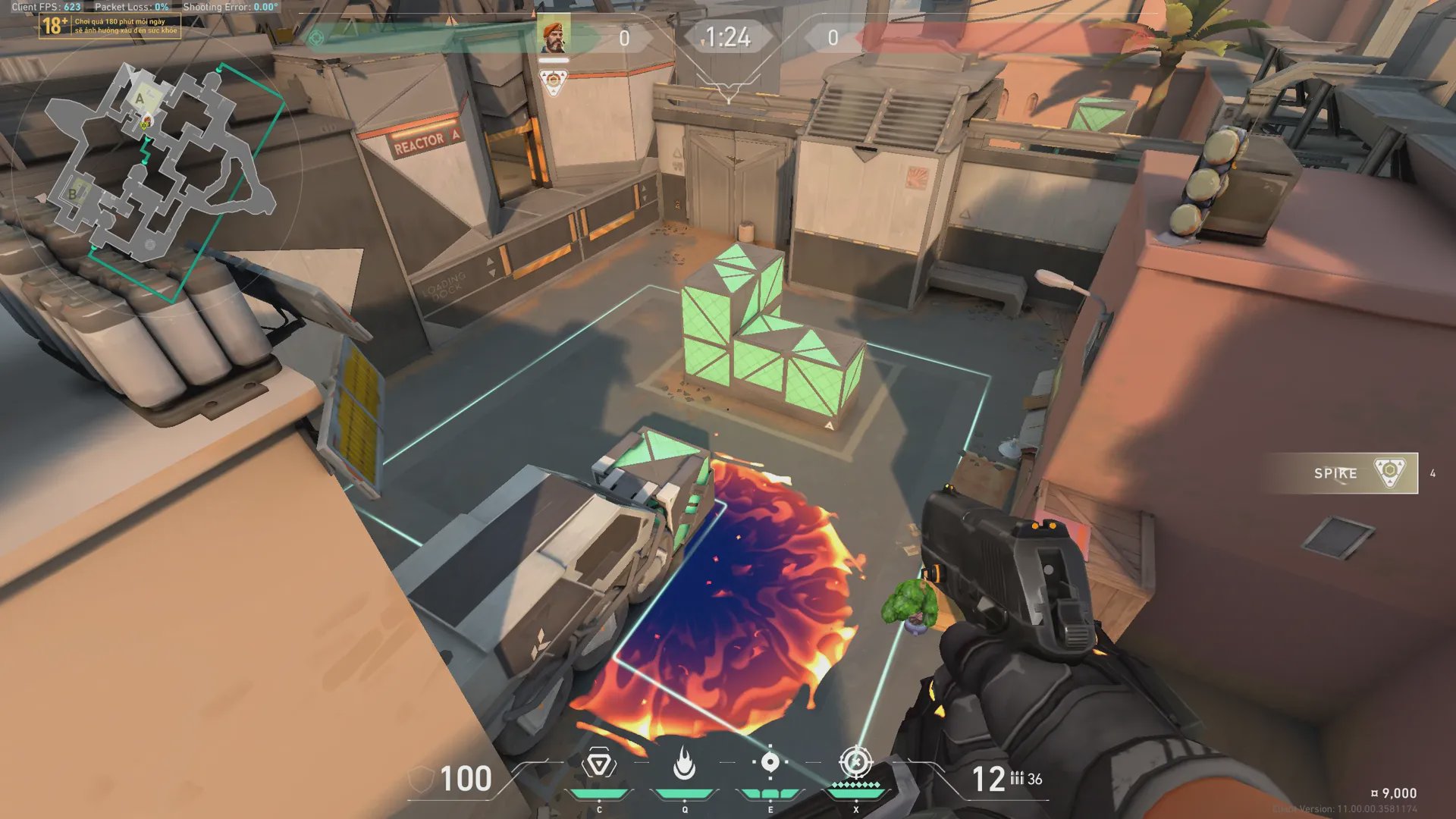Click the spike indicator under the agent portrait
The width and height of the screenshot is (1456, 819).
553,80
